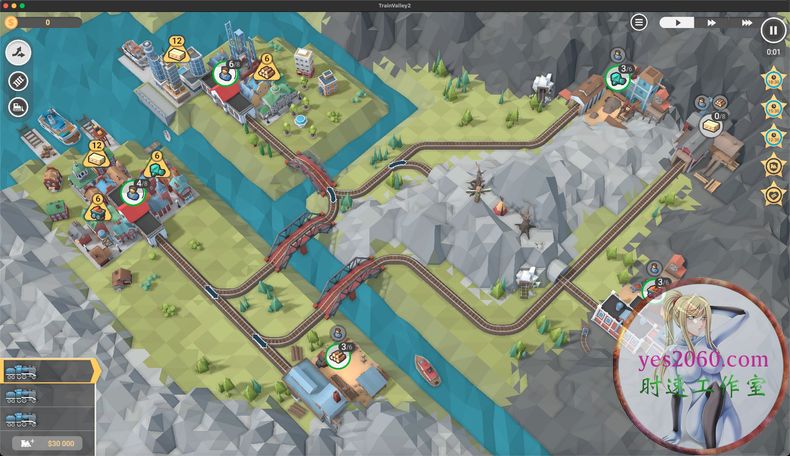The image size is (790, 456).
Task: Set game speed to normal play
Action: tap(676, 22)
